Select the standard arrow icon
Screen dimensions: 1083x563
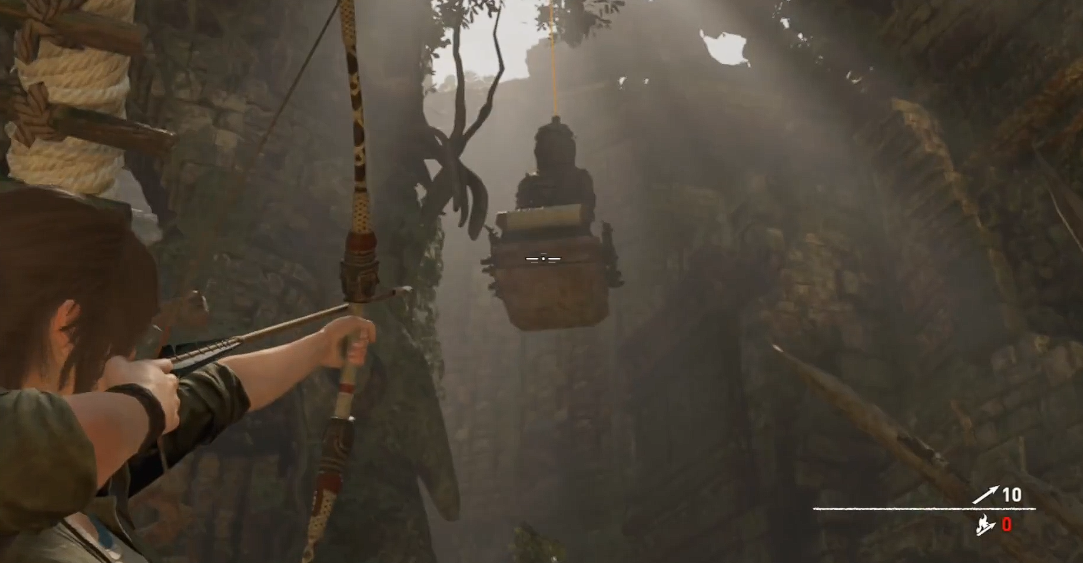click(985, 495)
